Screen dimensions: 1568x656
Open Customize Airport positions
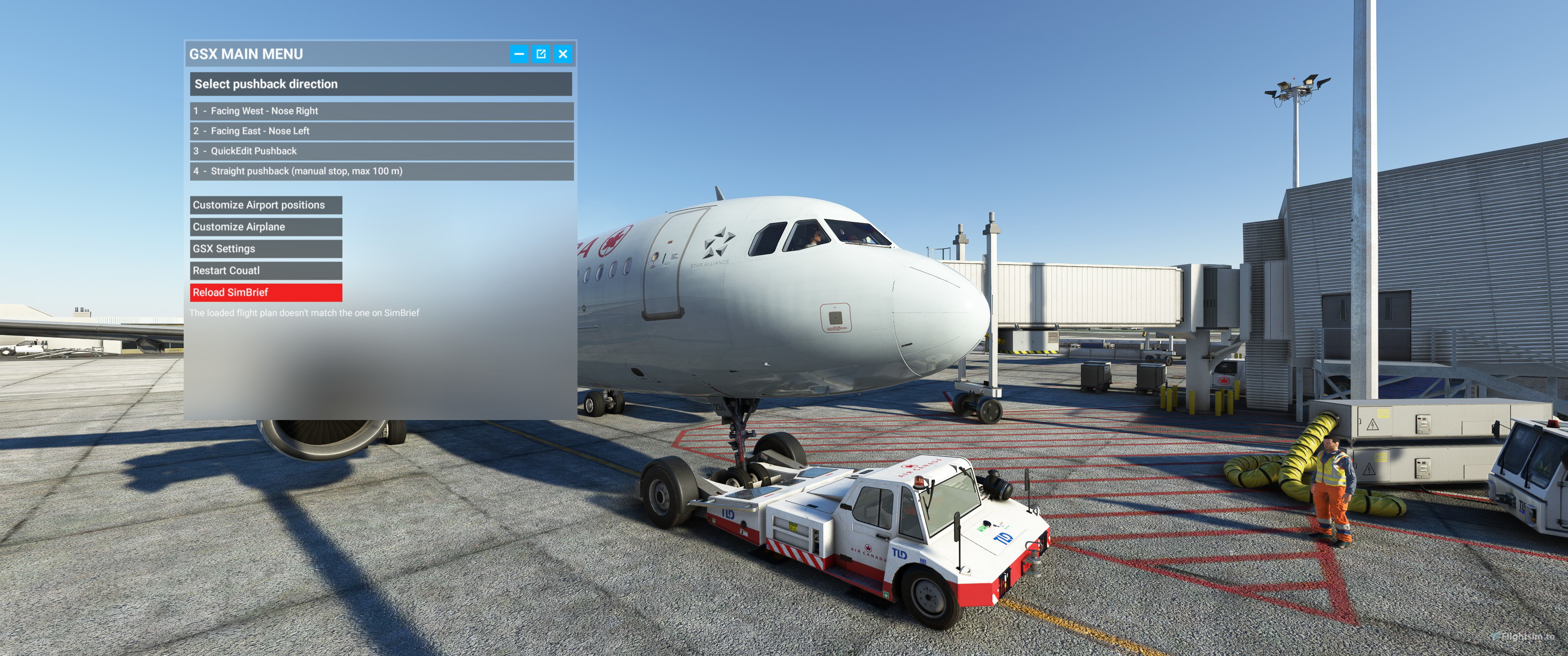pyautogui.click(x=266, y=205)
